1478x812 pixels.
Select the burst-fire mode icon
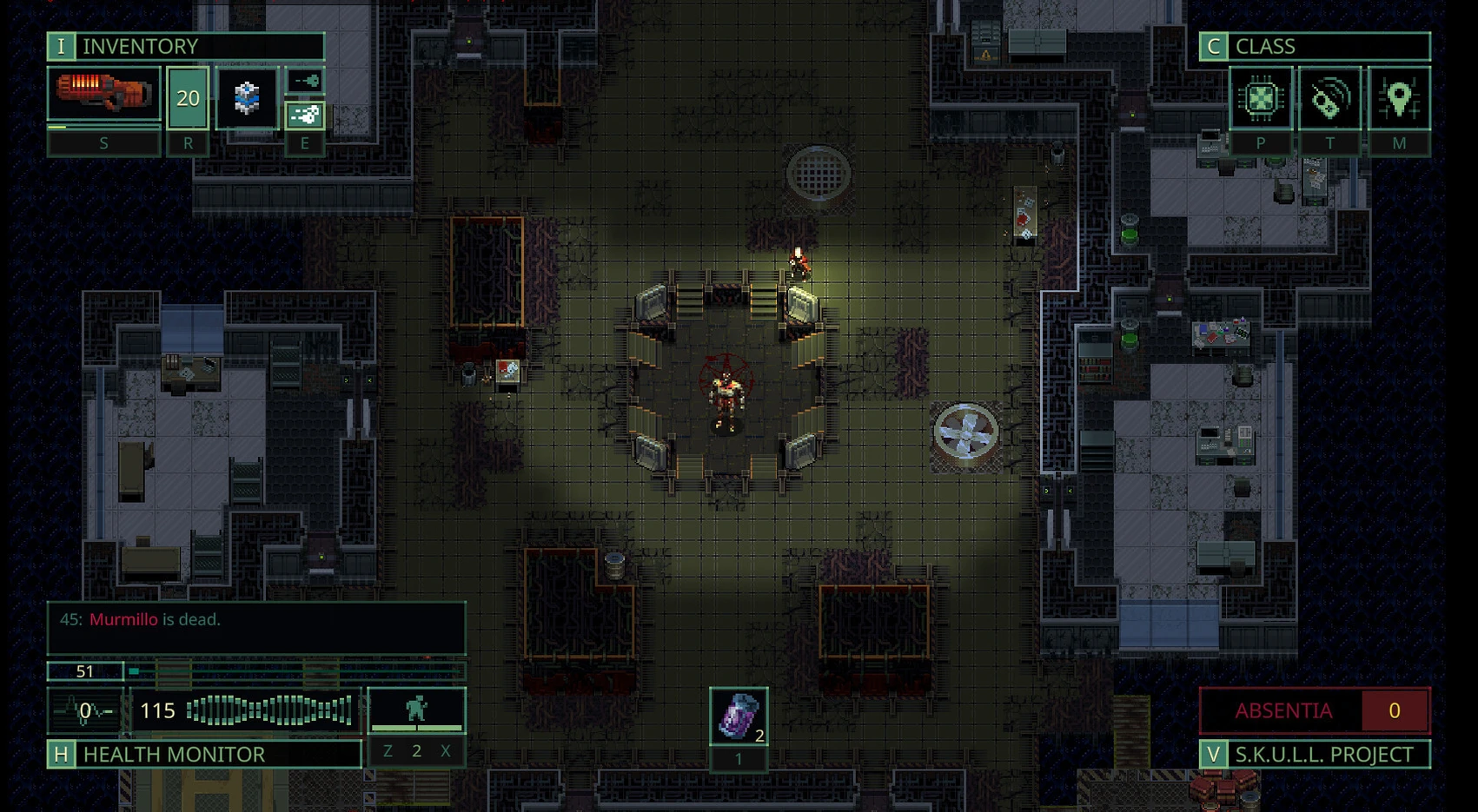[x=305, y=114]
